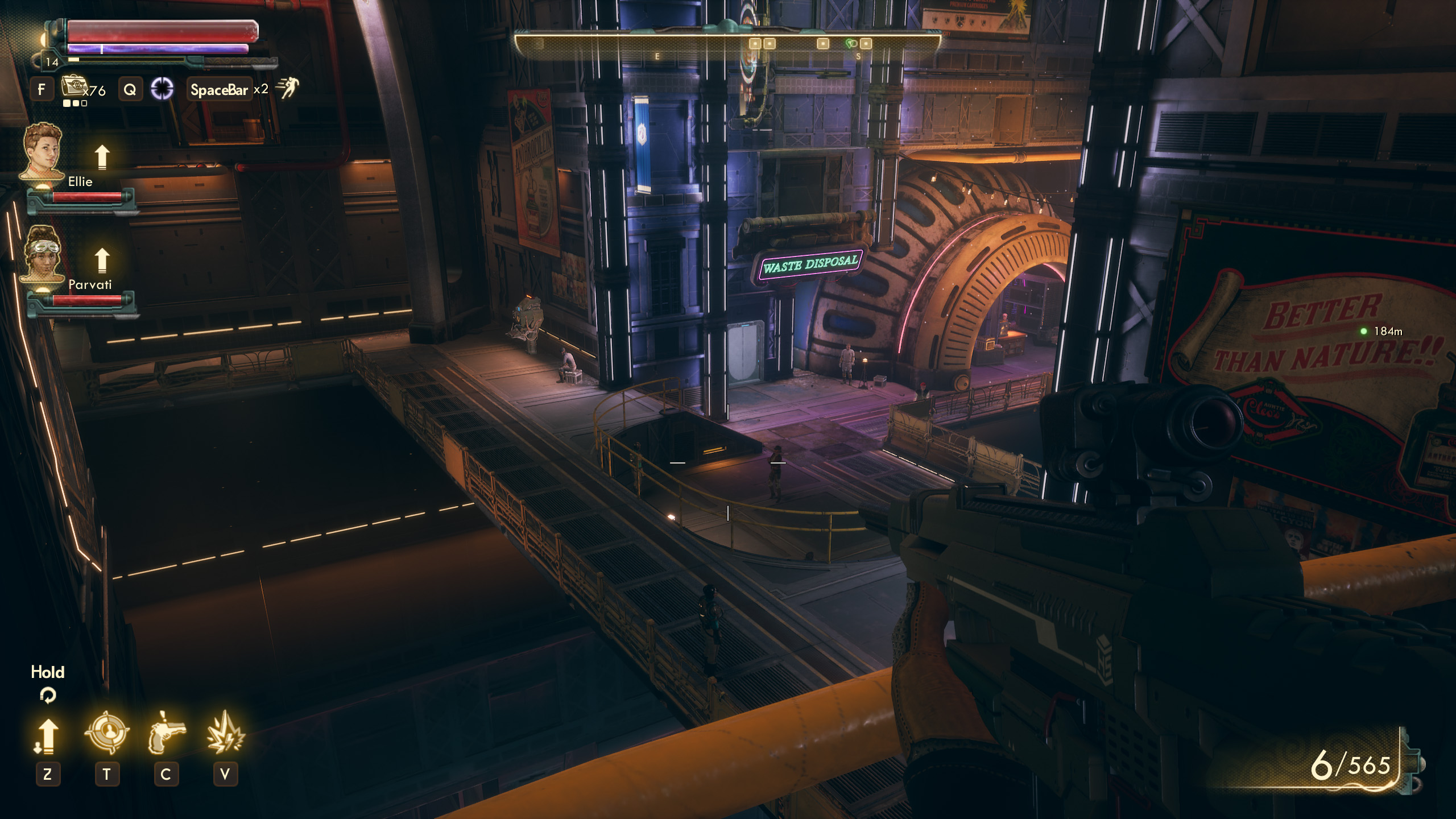This screenshot has height=819, width=1456.
Task: Click the arrow icon beside Parvati's portrait
Action: (x=102, y=260)
